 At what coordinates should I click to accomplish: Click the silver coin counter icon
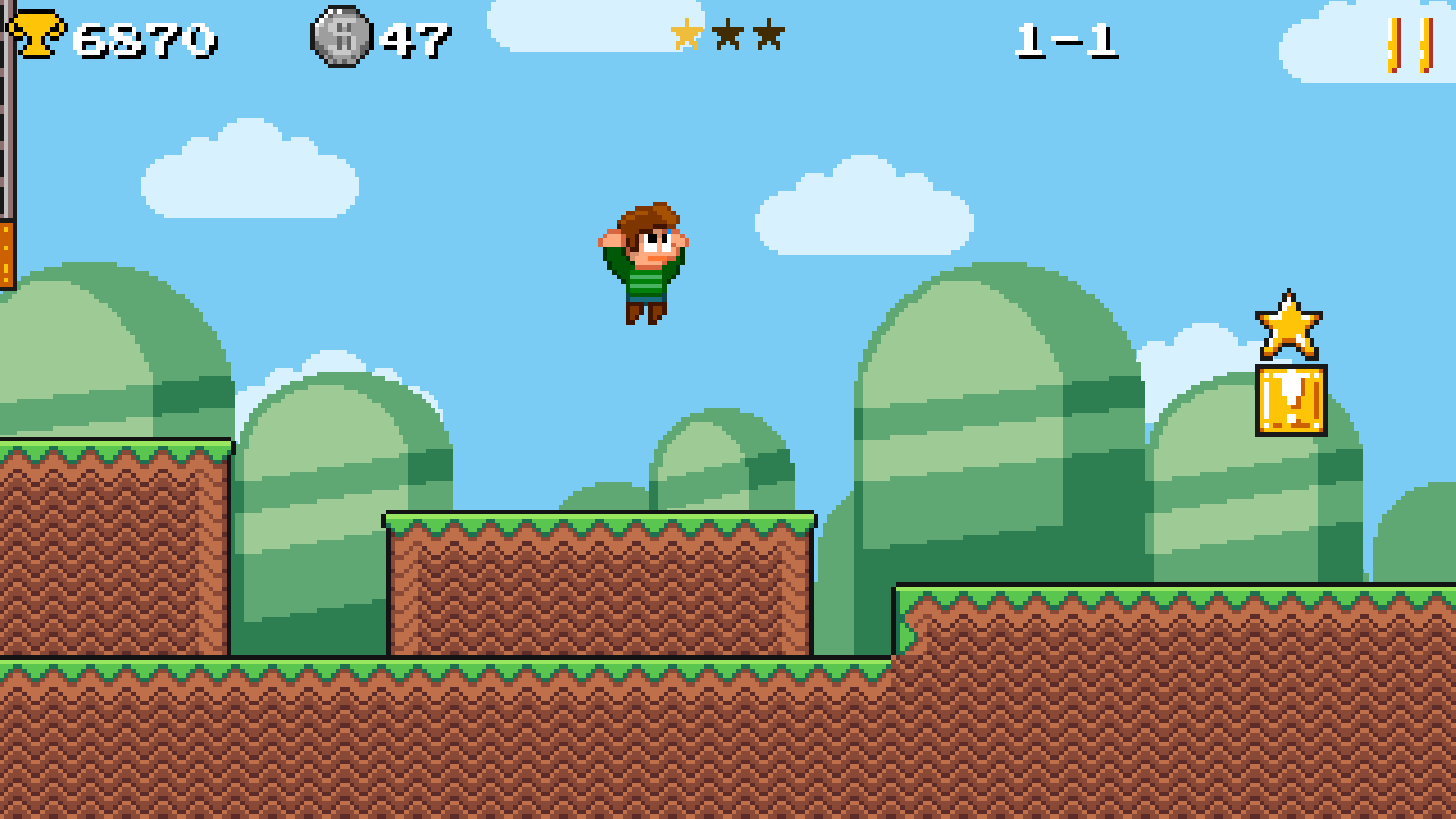click(341, 38)
